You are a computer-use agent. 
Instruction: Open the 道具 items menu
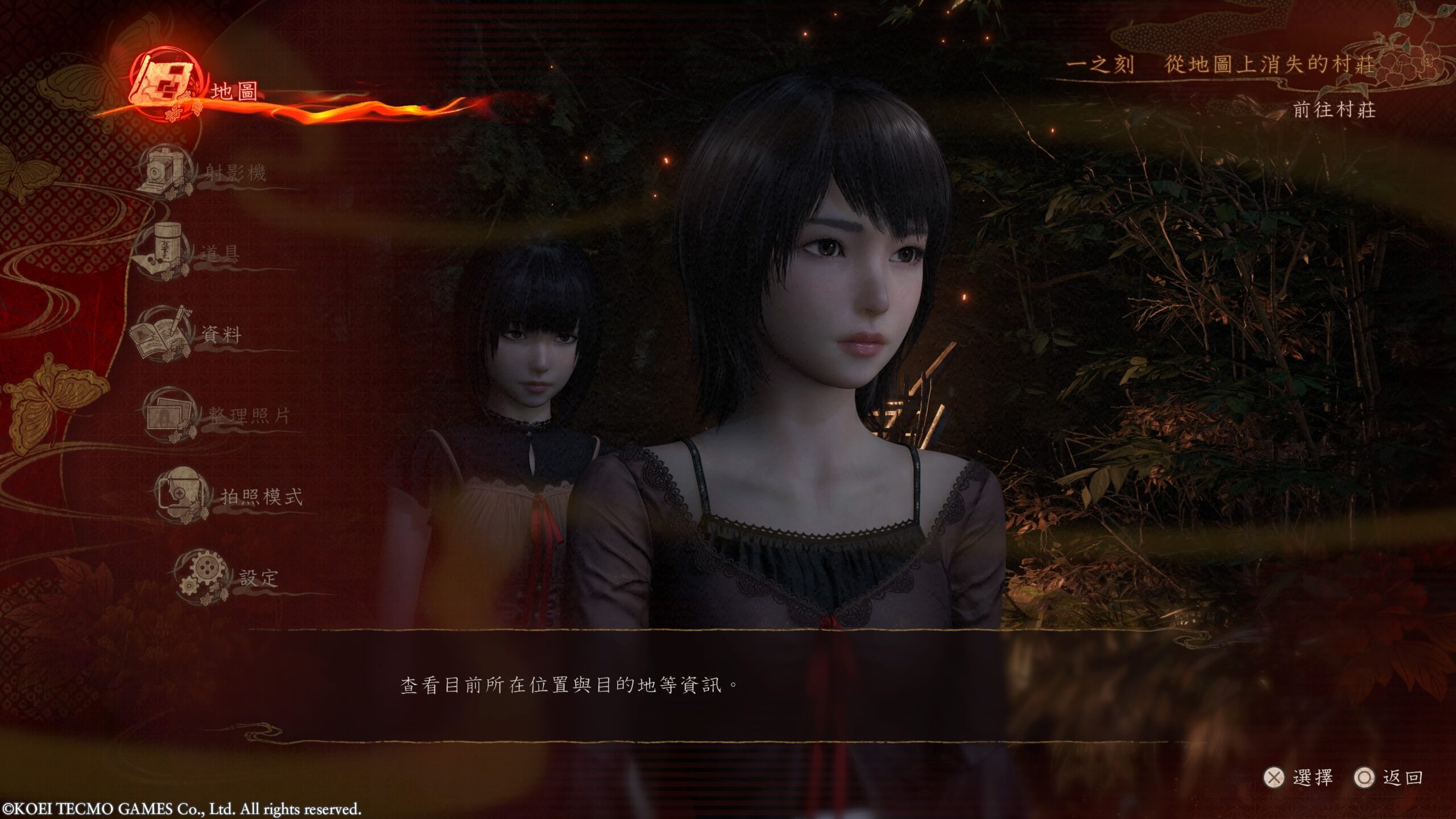[x=219, y=253]
